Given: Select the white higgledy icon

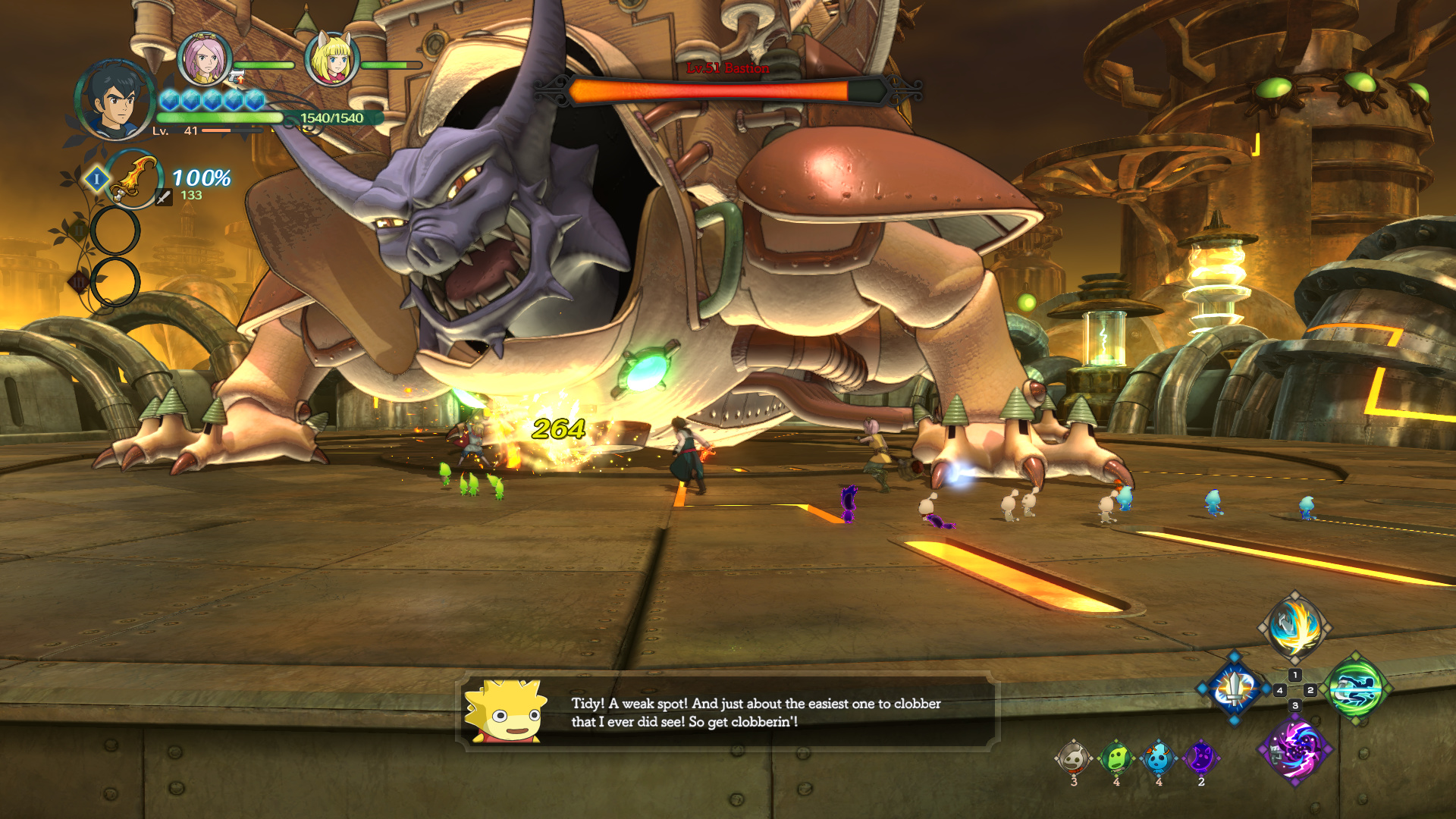Looking at the screenshot, I should [1073, 758].
